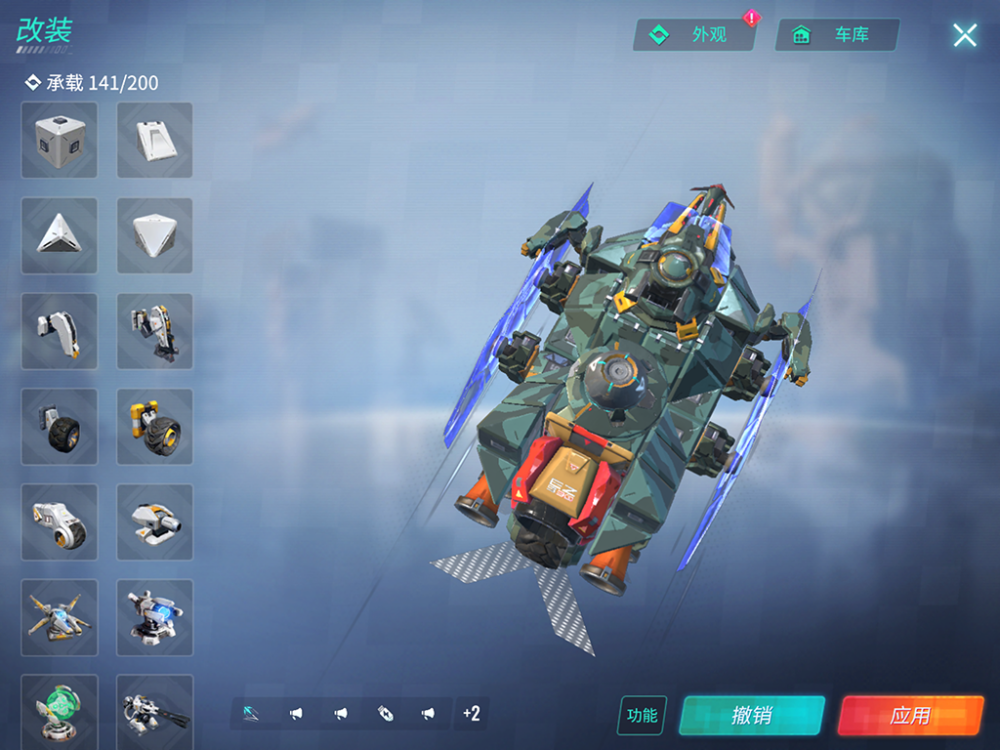Select the octahedron block part
The height and width of the screenshot is (750, 1000).
click(155, 235)
